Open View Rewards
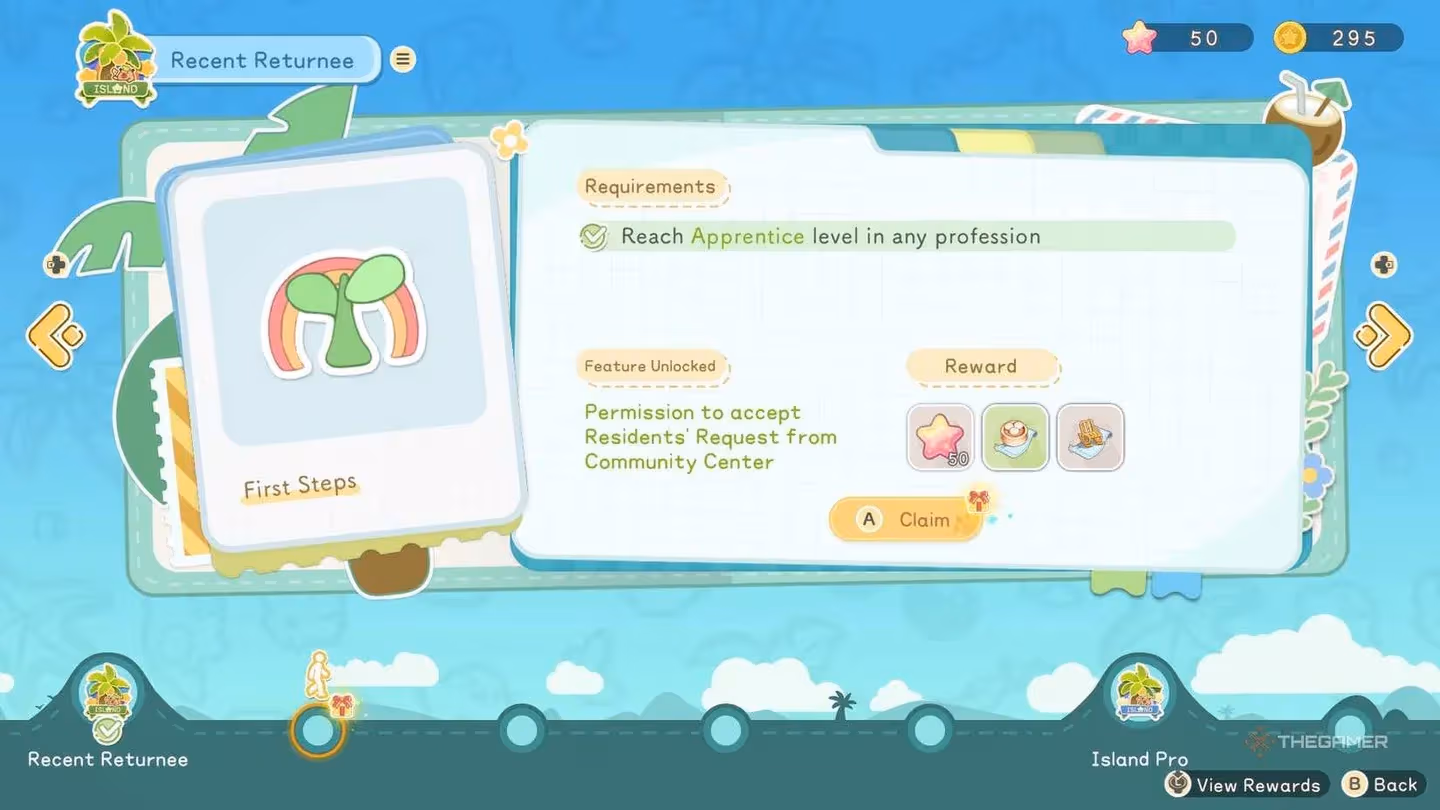The image size is (1440, 810). [x=1243, y=785]
